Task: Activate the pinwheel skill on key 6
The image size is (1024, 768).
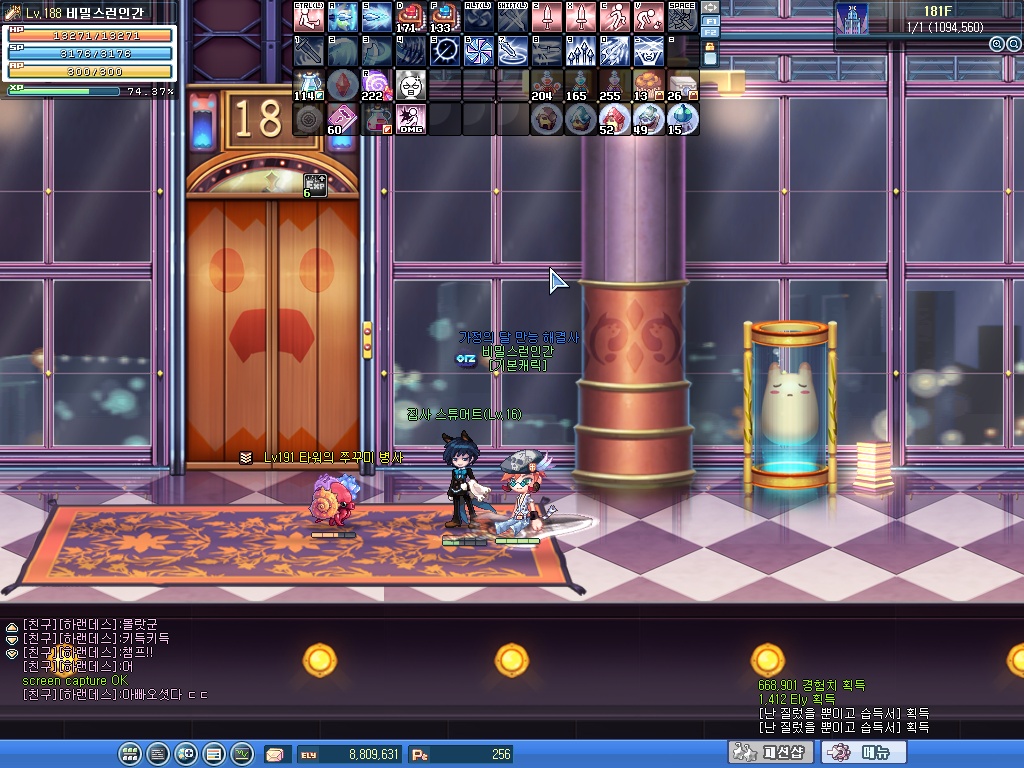Action: coord(479,50)
